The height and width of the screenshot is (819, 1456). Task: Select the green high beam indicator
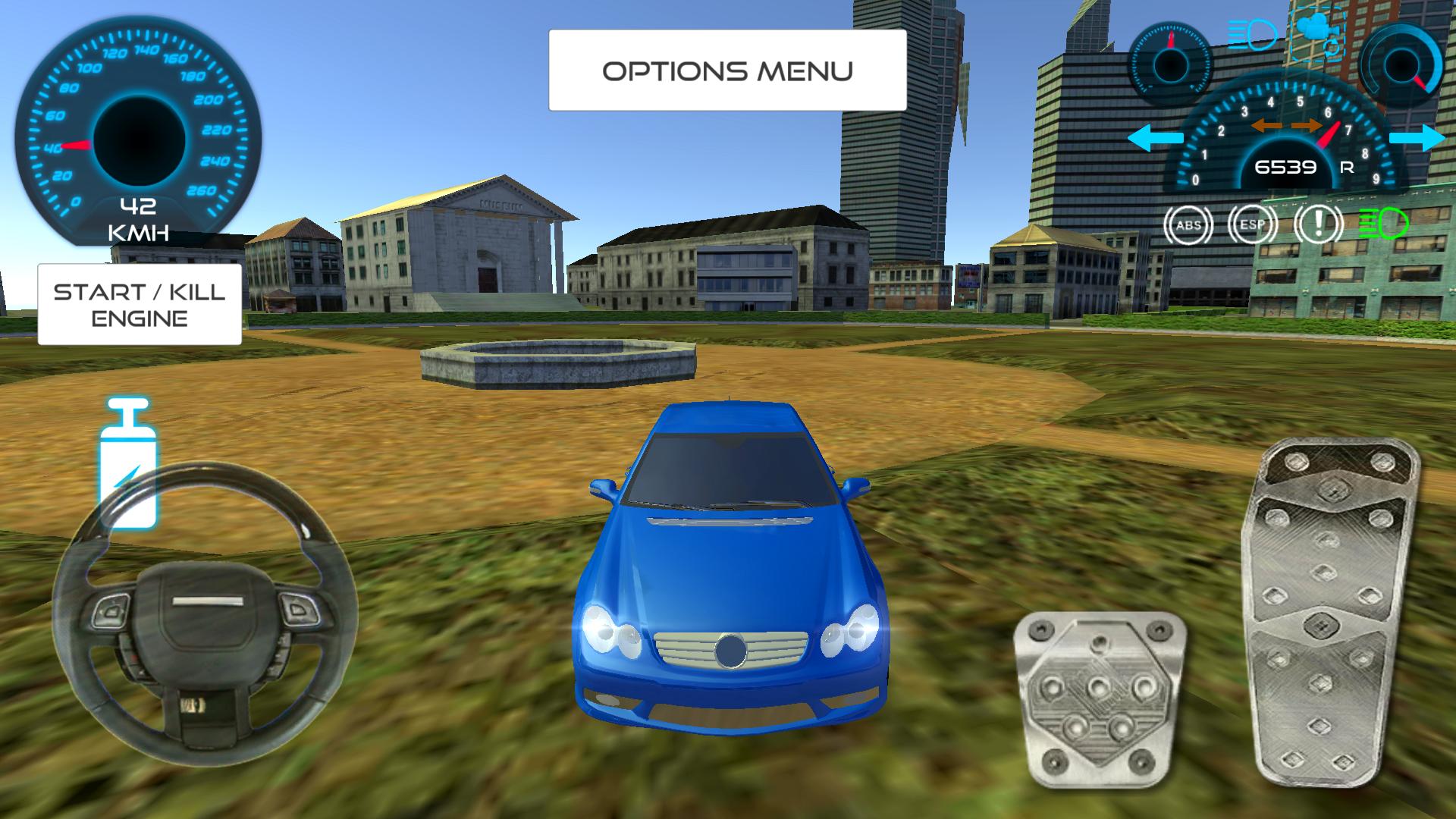click(1384, 224)
